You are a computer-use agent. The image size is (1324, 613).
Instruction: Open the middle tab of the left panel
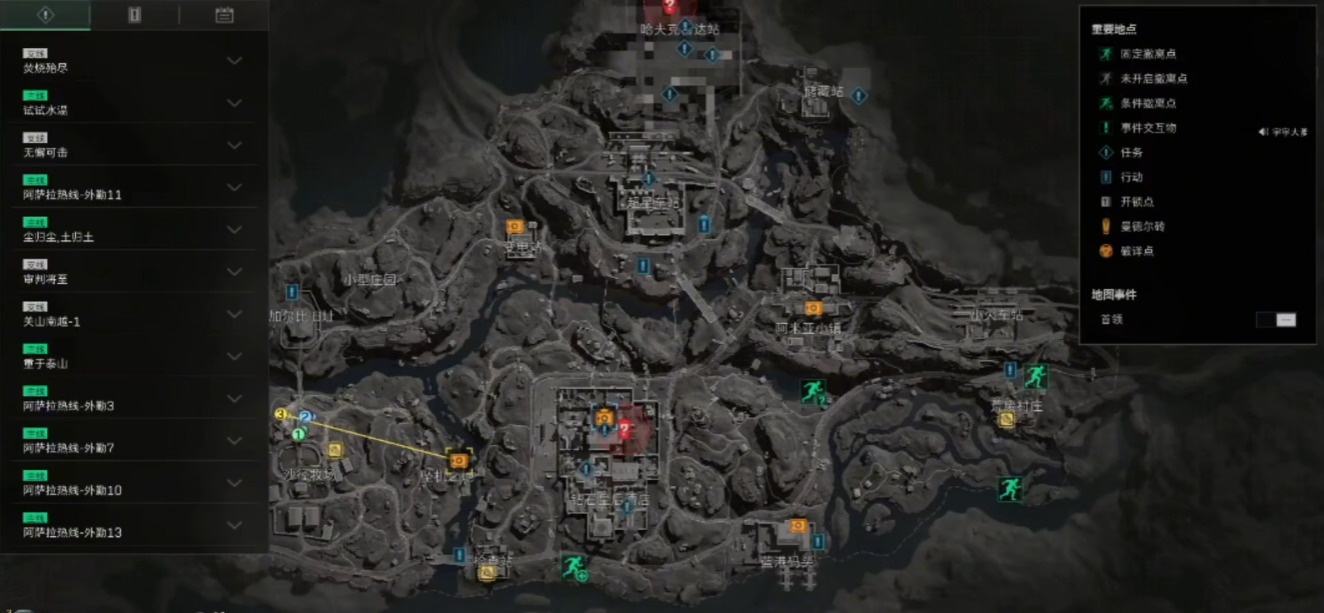(x=134, y=15)
